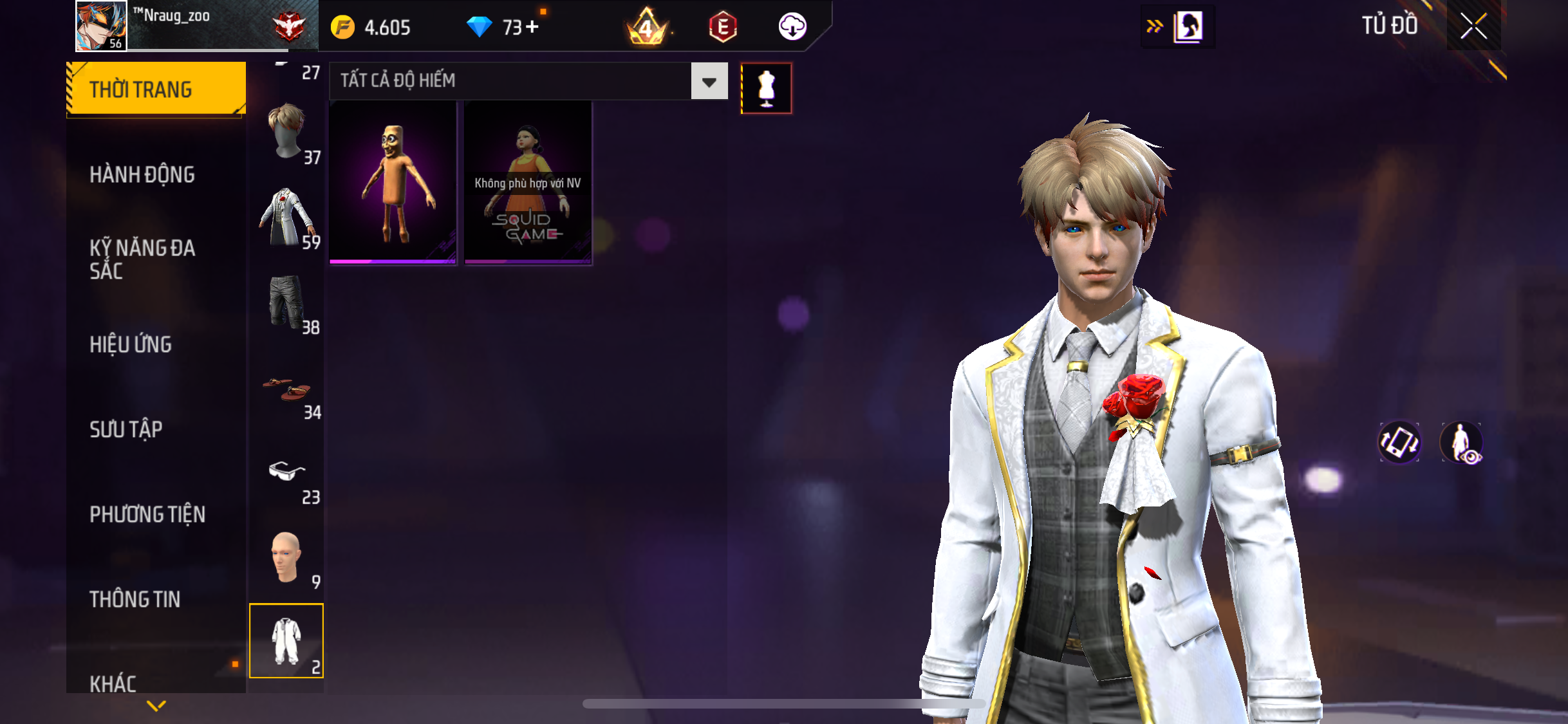Select the cargo shorts bottoms category
This screenshot has width=1568, height=724.
[287, 303]
